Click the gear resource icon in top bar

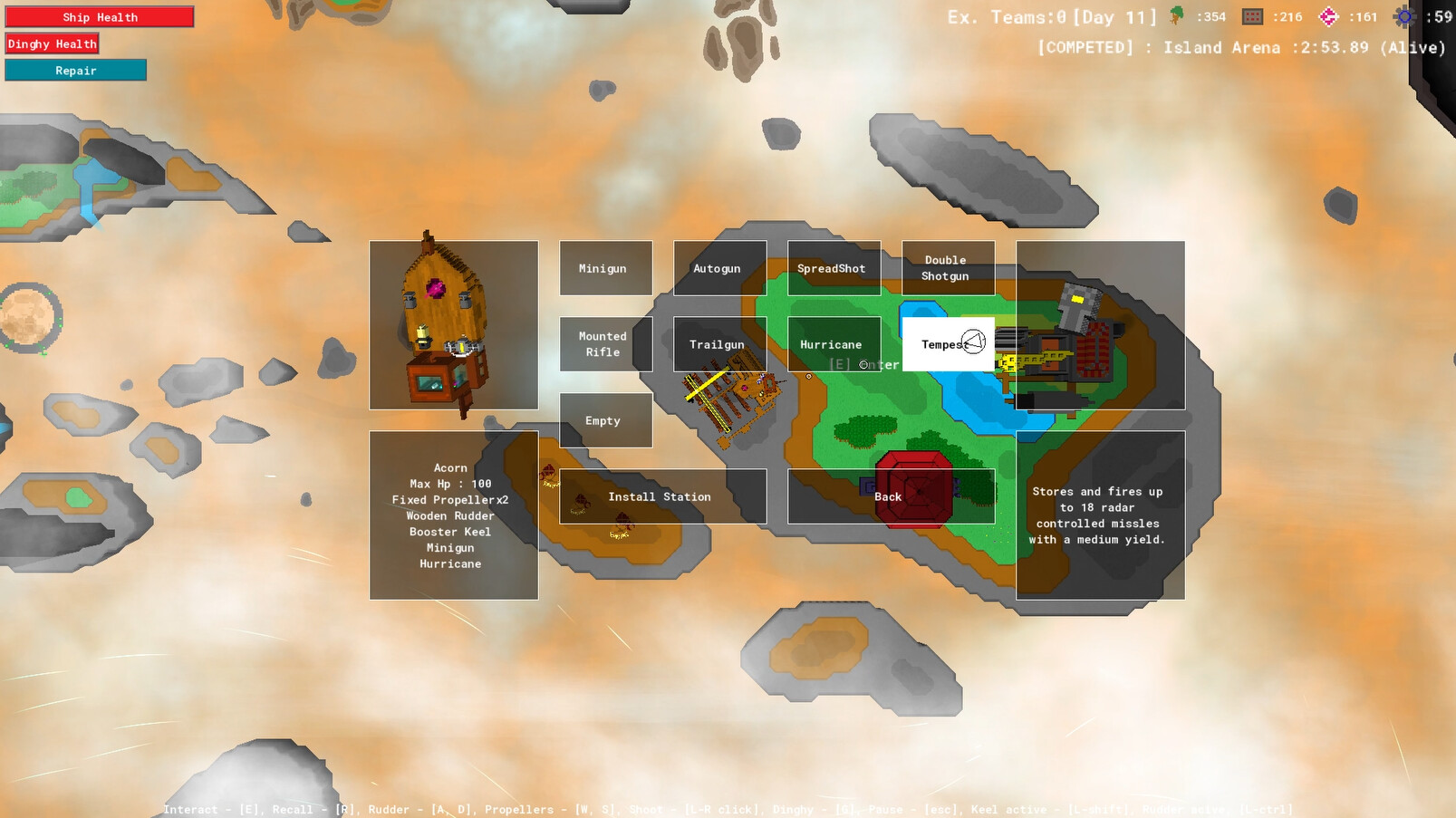pyautogui.click(x=1403, y=15)
